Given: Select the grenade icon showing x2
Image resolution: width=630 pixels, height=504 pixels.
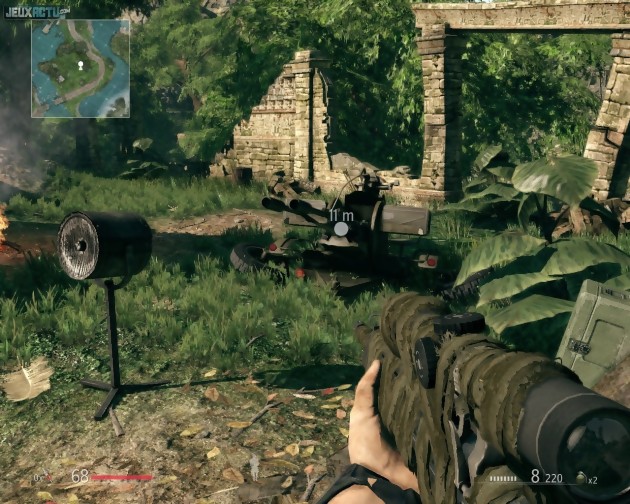Looking at the screenshot, I should click(x=579, y=479).
